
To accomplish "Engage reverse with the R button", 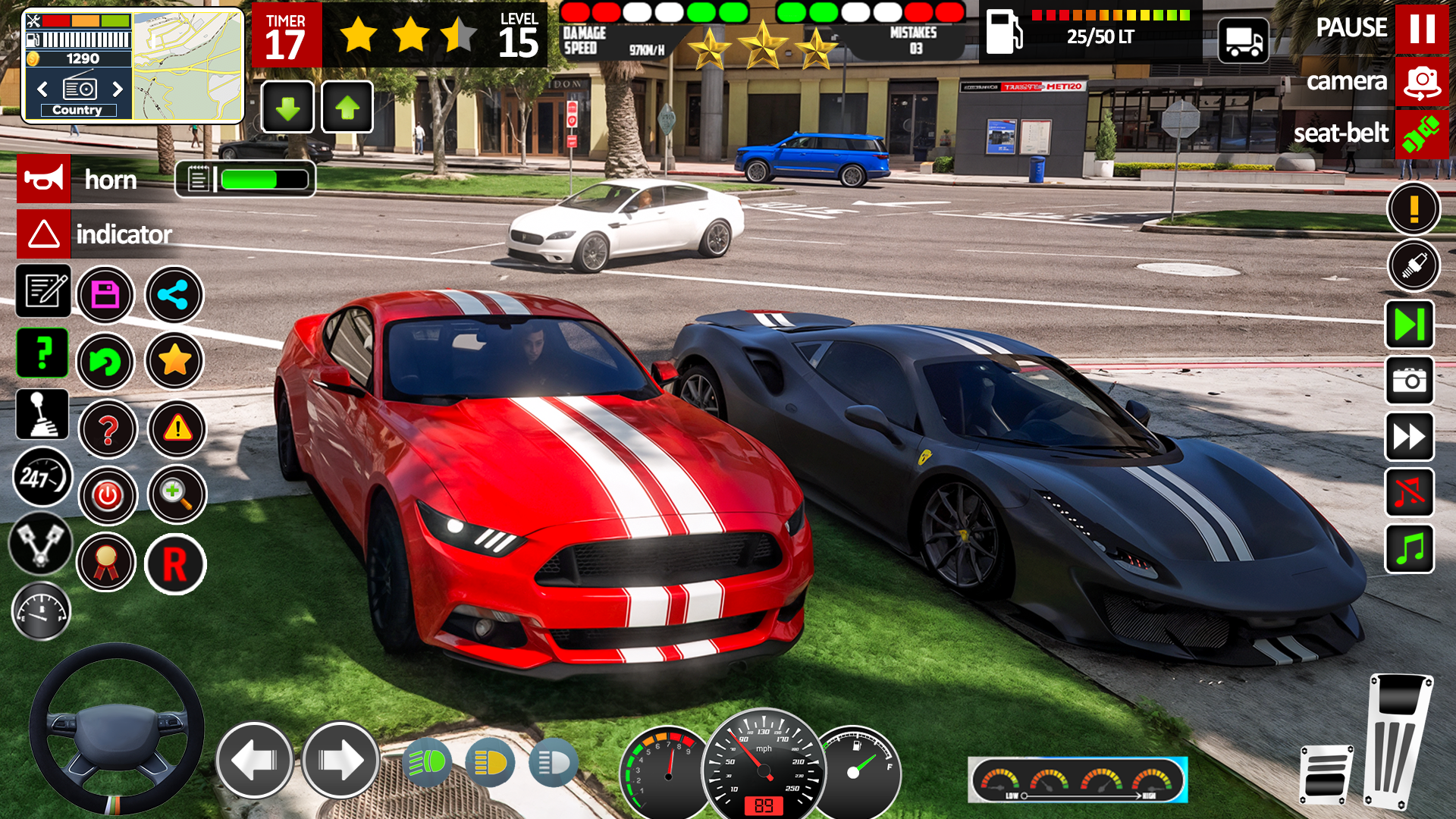I will pos(174,564).
